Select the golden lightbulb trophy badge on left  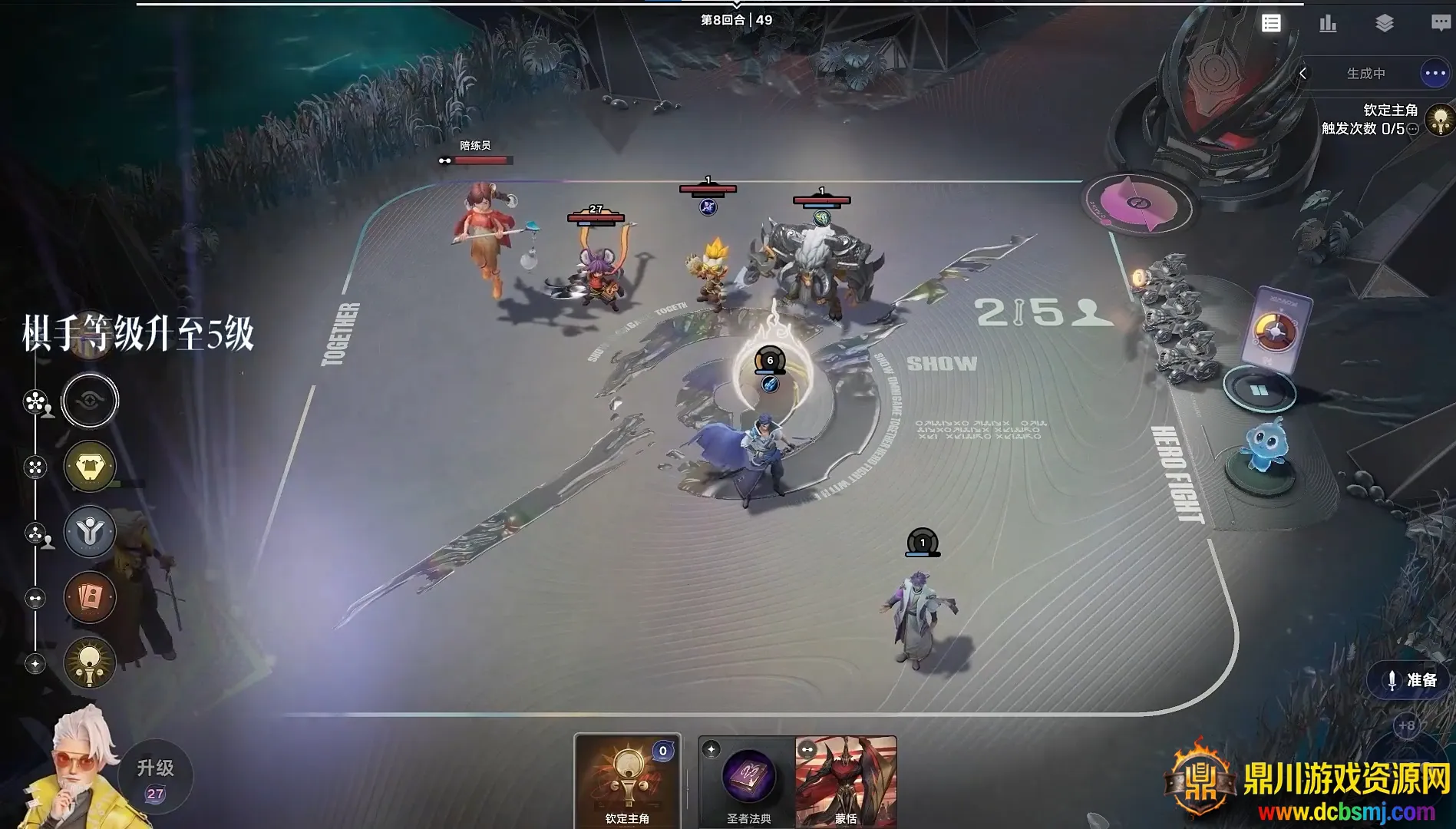[90, 662]
